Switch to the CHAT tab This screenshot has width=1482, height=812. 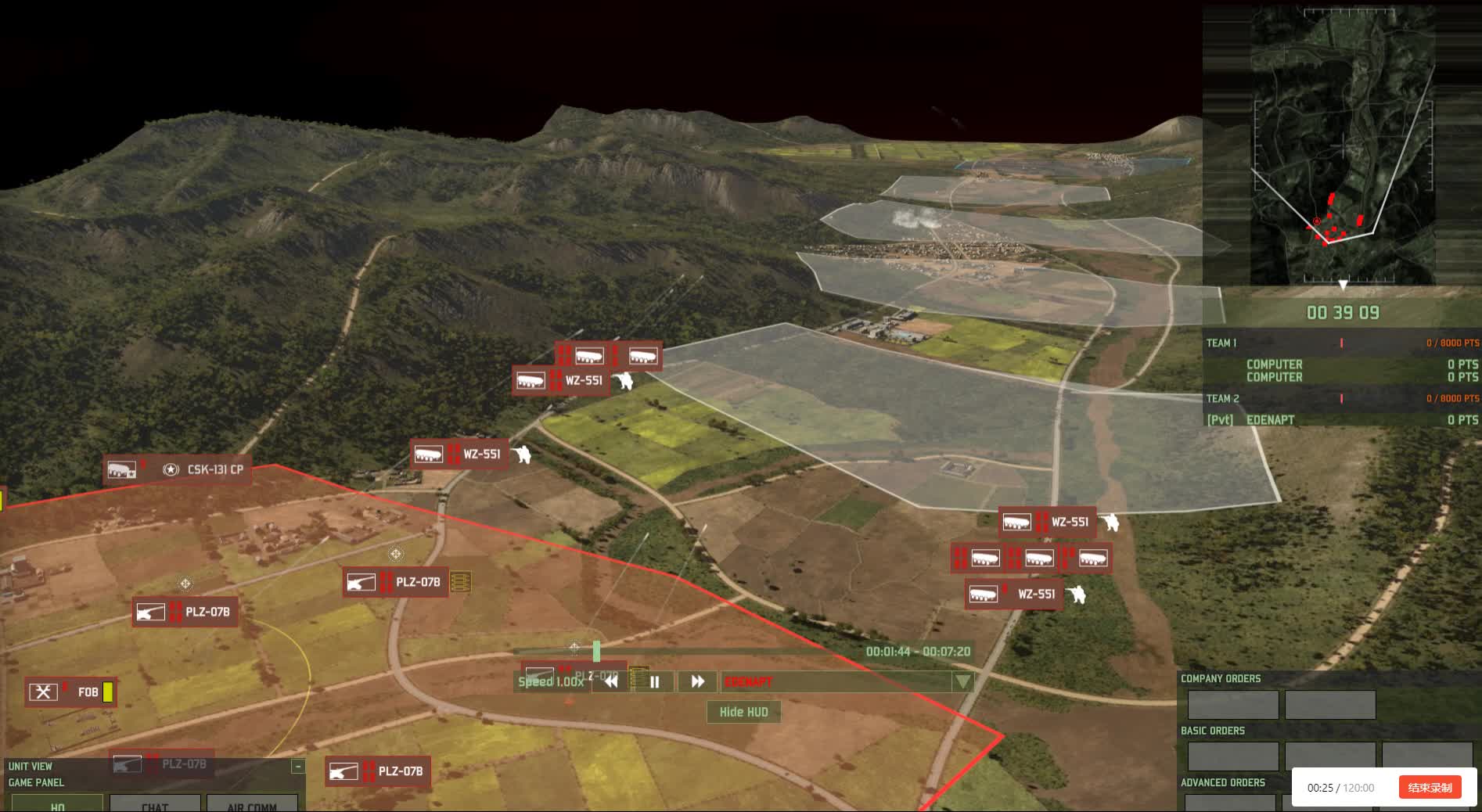pos(155,805)
